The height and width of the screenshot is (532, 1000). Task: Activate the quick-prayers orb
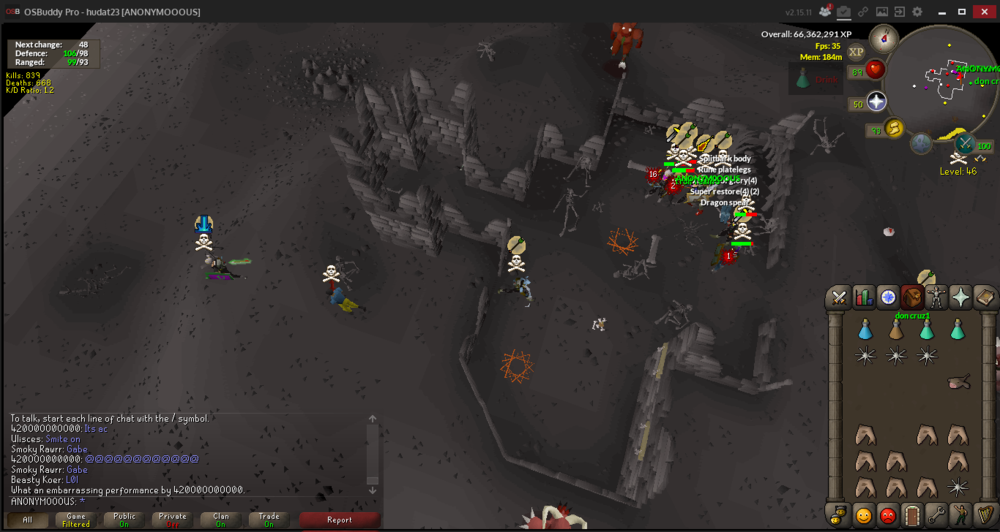877,101
